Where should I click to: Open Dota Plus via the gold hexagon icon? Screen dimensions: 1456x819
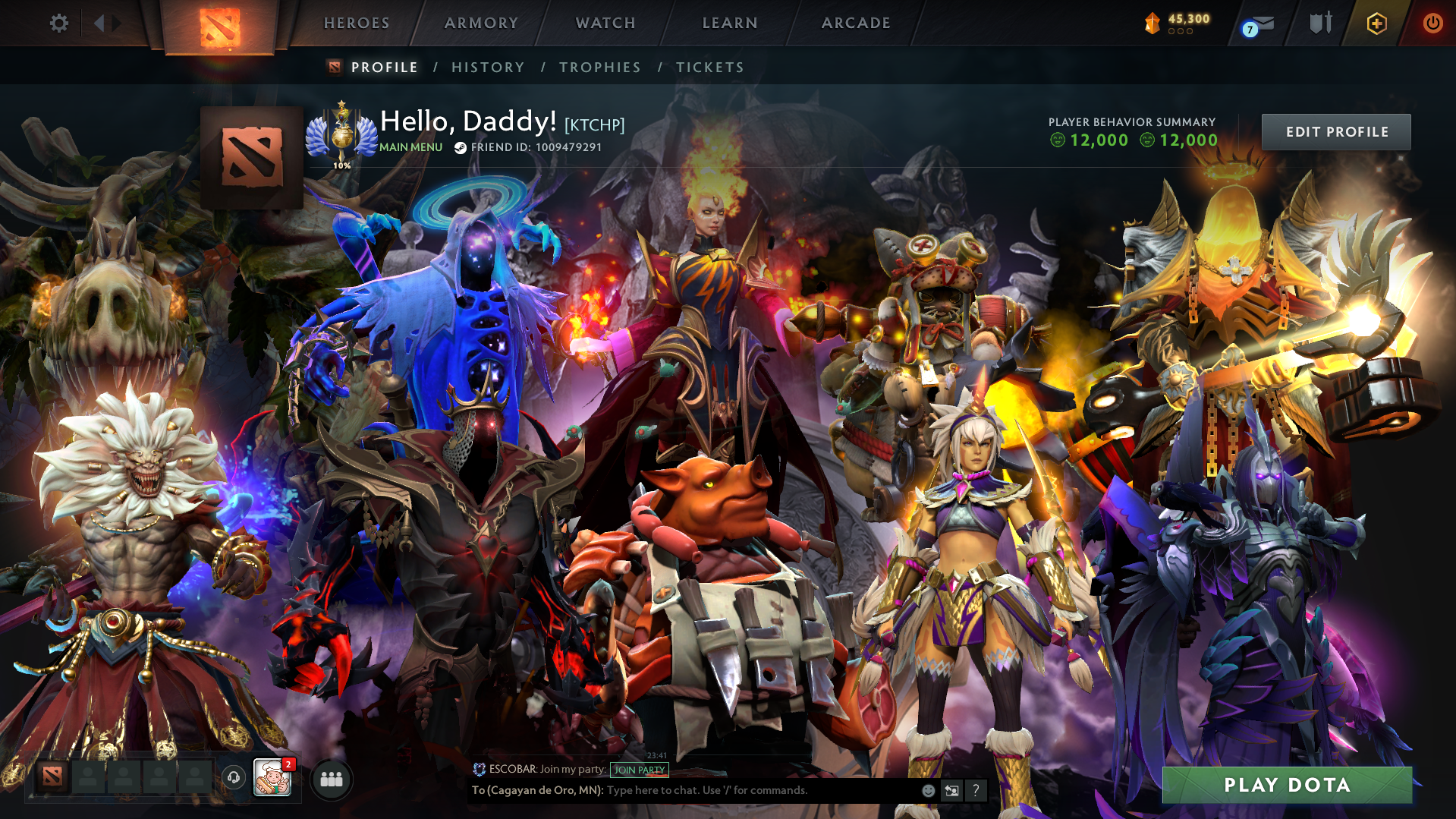point(1377,23)
